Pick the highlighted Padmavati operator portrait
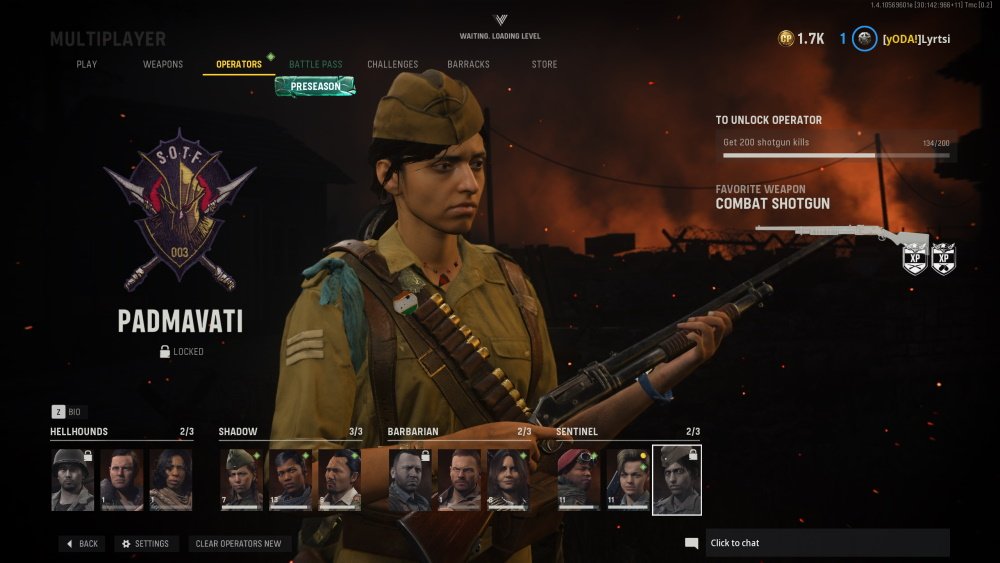The height and width of the screenshot is (563, 1000). (677, 480)
